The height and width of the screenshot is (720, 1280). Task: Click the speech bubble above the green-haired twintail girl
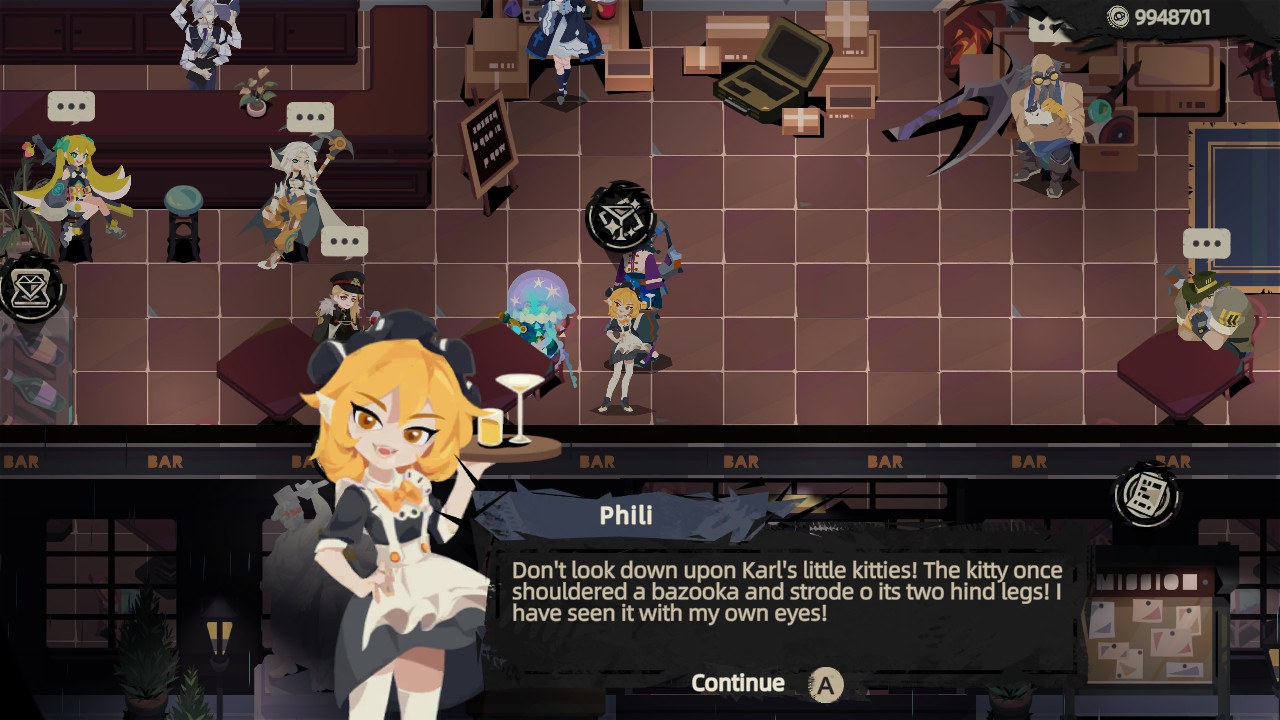click(70, 106)
